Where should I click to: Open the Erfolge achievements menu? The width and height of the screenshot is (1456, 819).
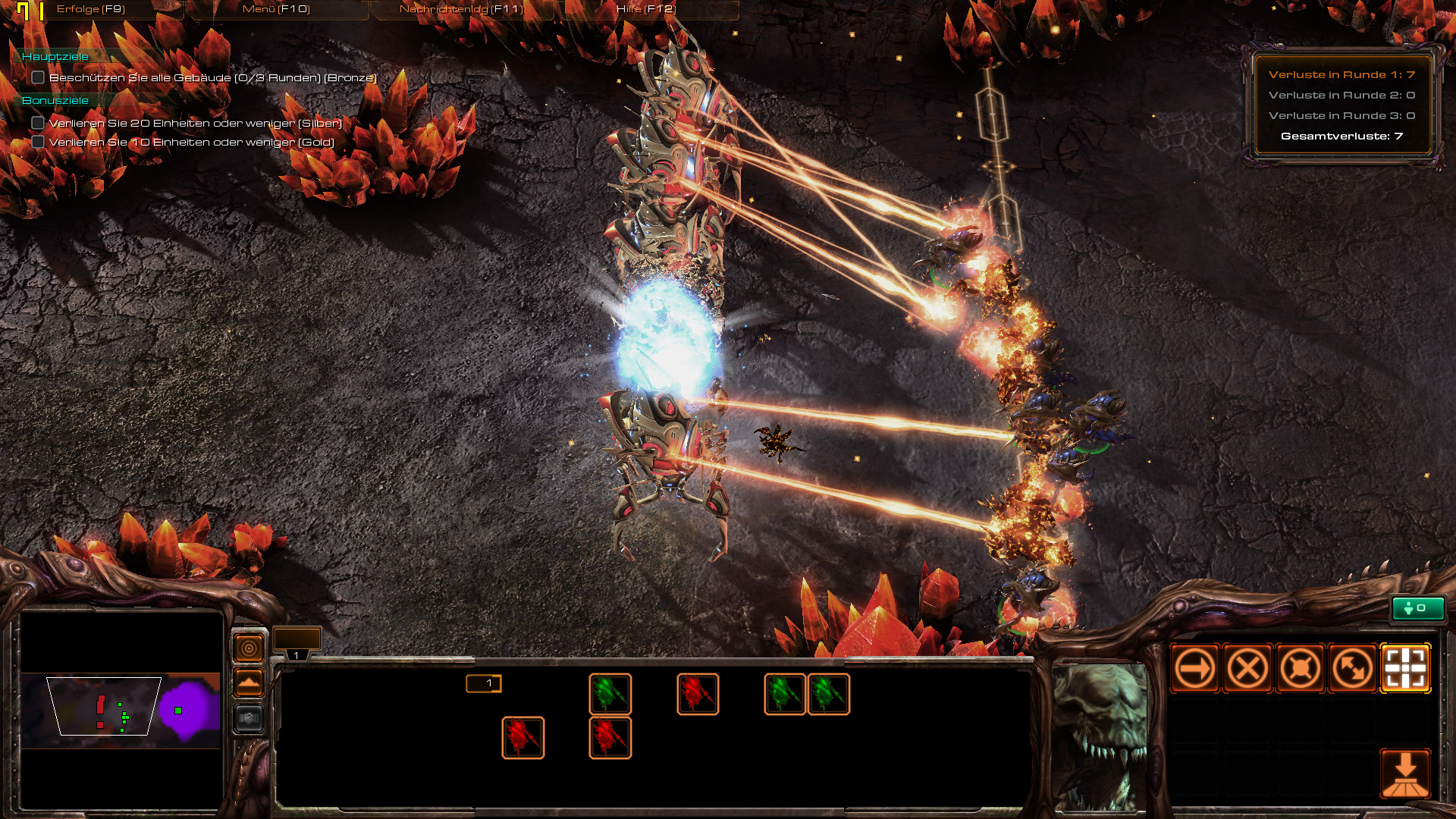90,9
